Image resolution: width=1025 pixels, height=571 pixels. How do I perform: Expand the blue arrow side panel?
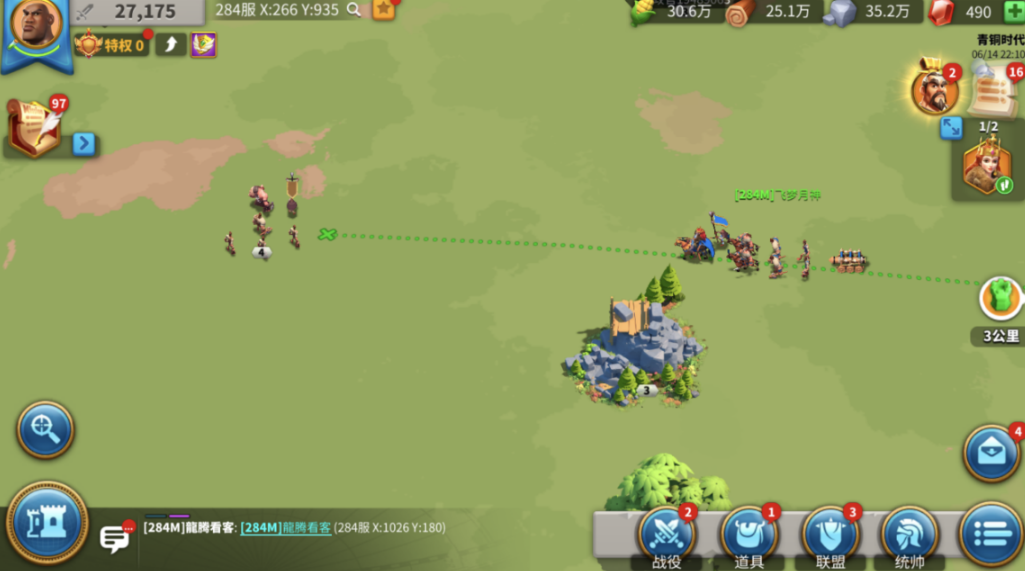tap(84, 144)
